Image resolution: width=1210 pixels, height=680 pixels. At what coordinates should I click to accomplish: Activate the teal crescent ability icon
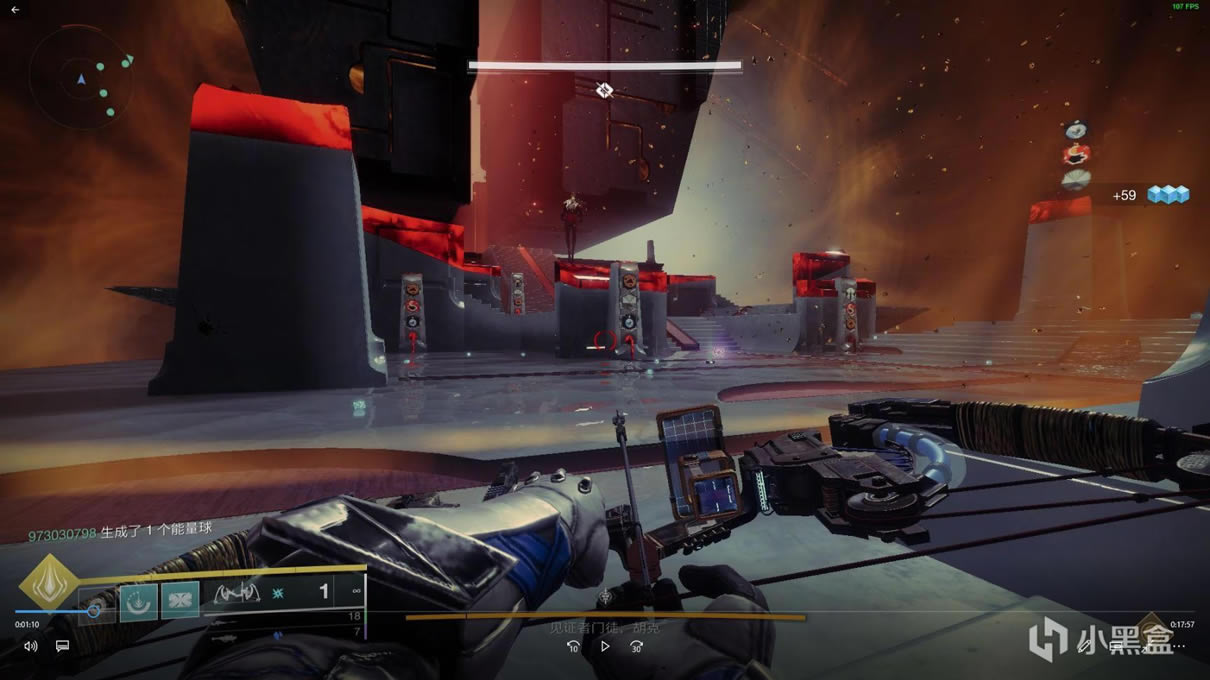click(x=138, y=602)
